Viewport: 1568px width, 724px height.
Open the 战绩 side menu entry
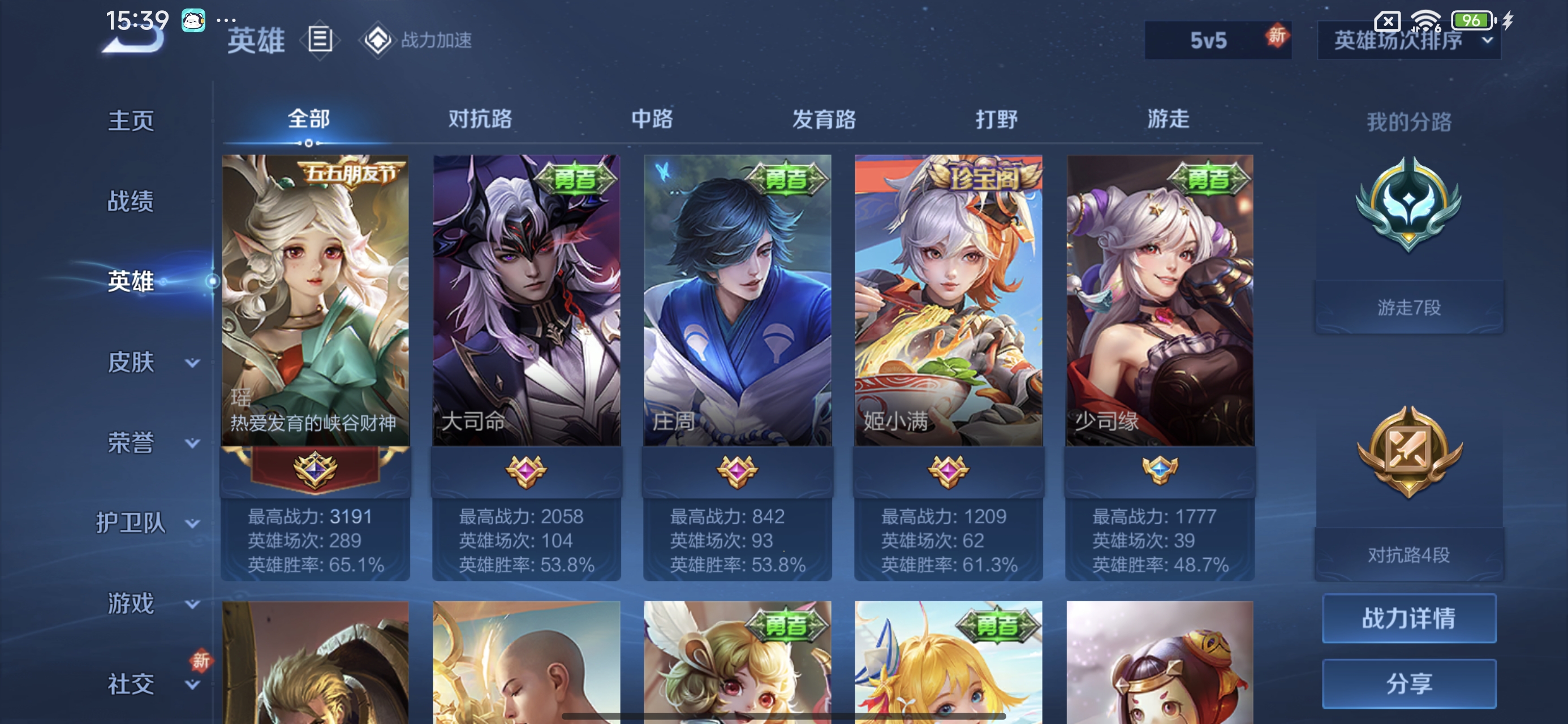point(131,201)
